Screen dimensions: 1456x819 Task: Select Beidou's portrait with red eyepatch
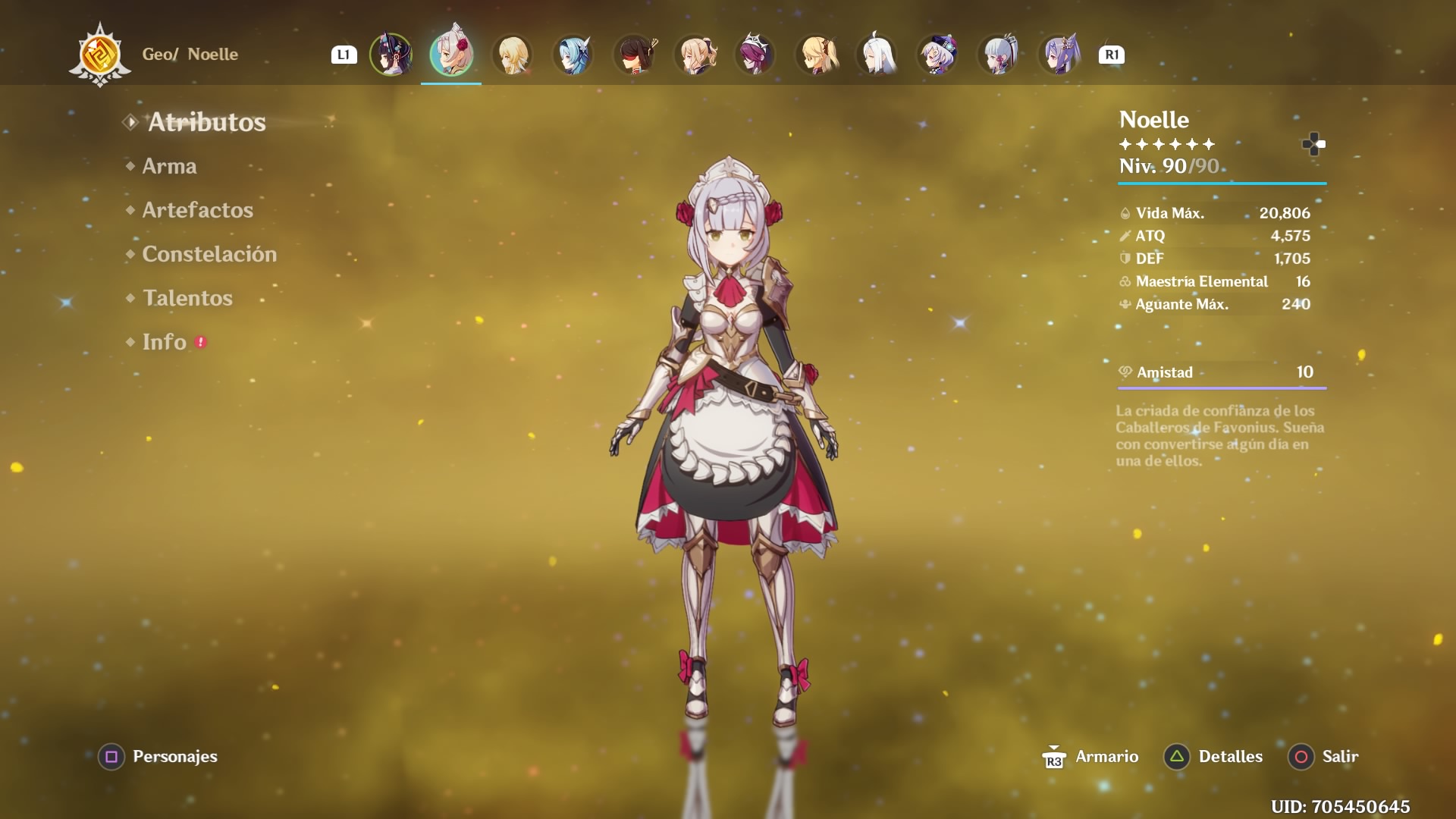click(634, 55)
